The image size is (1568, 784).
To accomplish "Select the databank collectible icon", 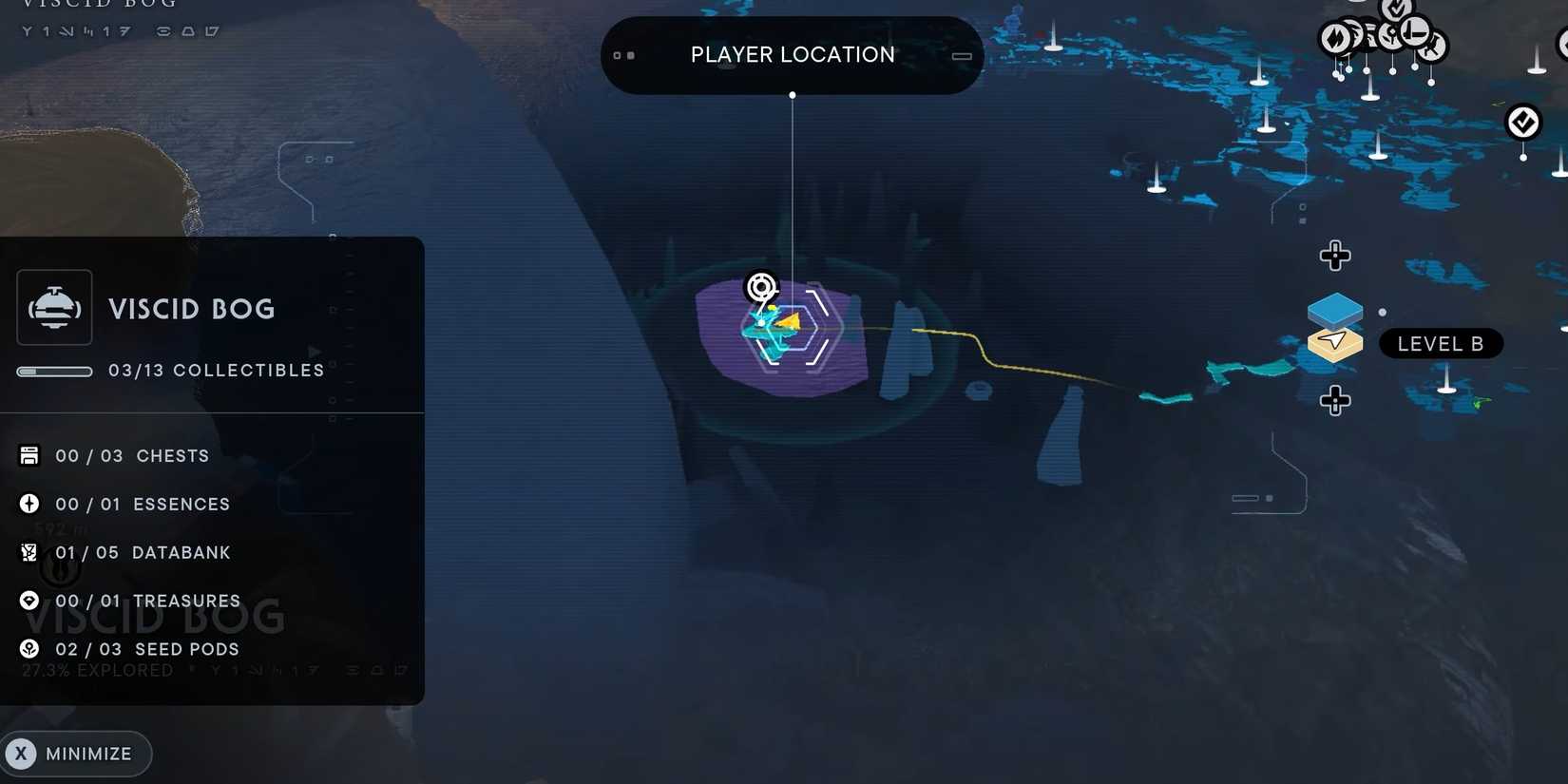I will pos(29,552).
